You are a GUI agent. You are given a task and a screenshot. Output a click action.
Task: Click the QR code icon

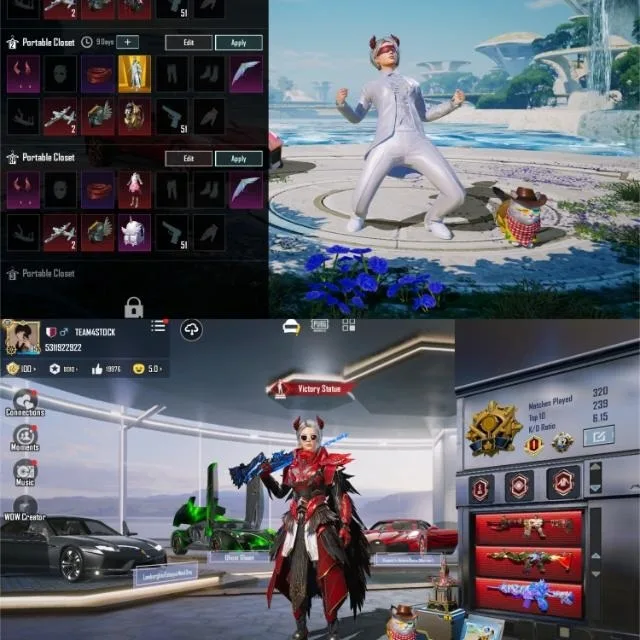pyautogui.click(x=348, y=326)
